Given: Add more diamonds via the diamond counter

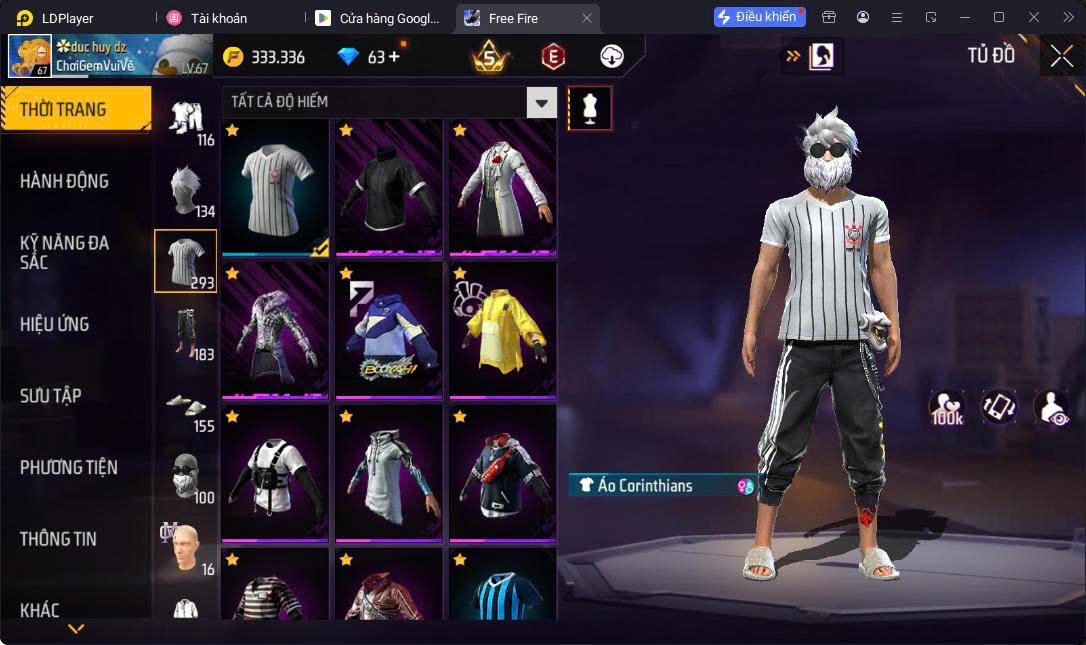Looking at the screenshot, I should click(x=393, y=56).
